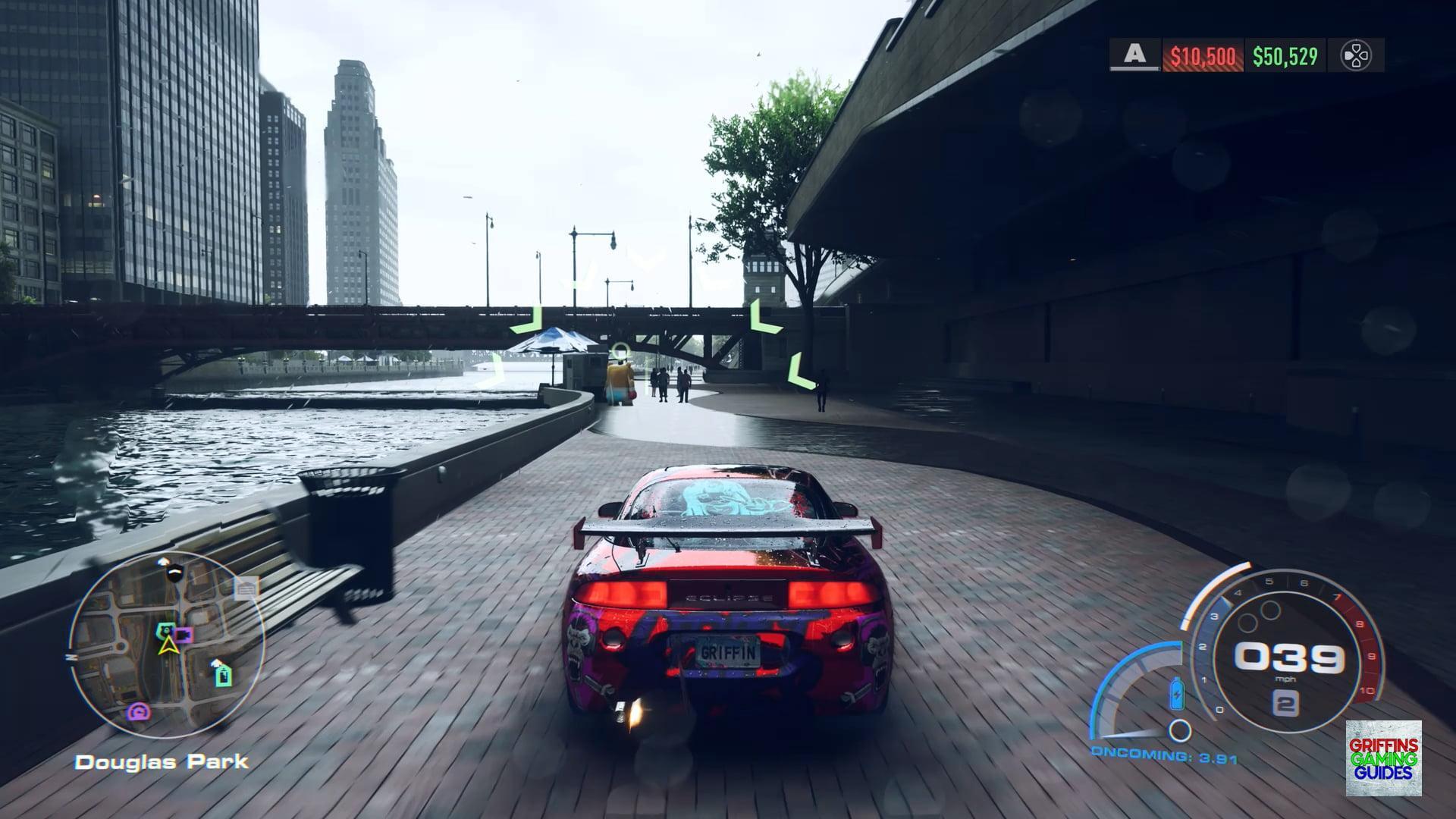
Task: Select the bear collectible marker on minimap
Action: [x=165, y=629]
